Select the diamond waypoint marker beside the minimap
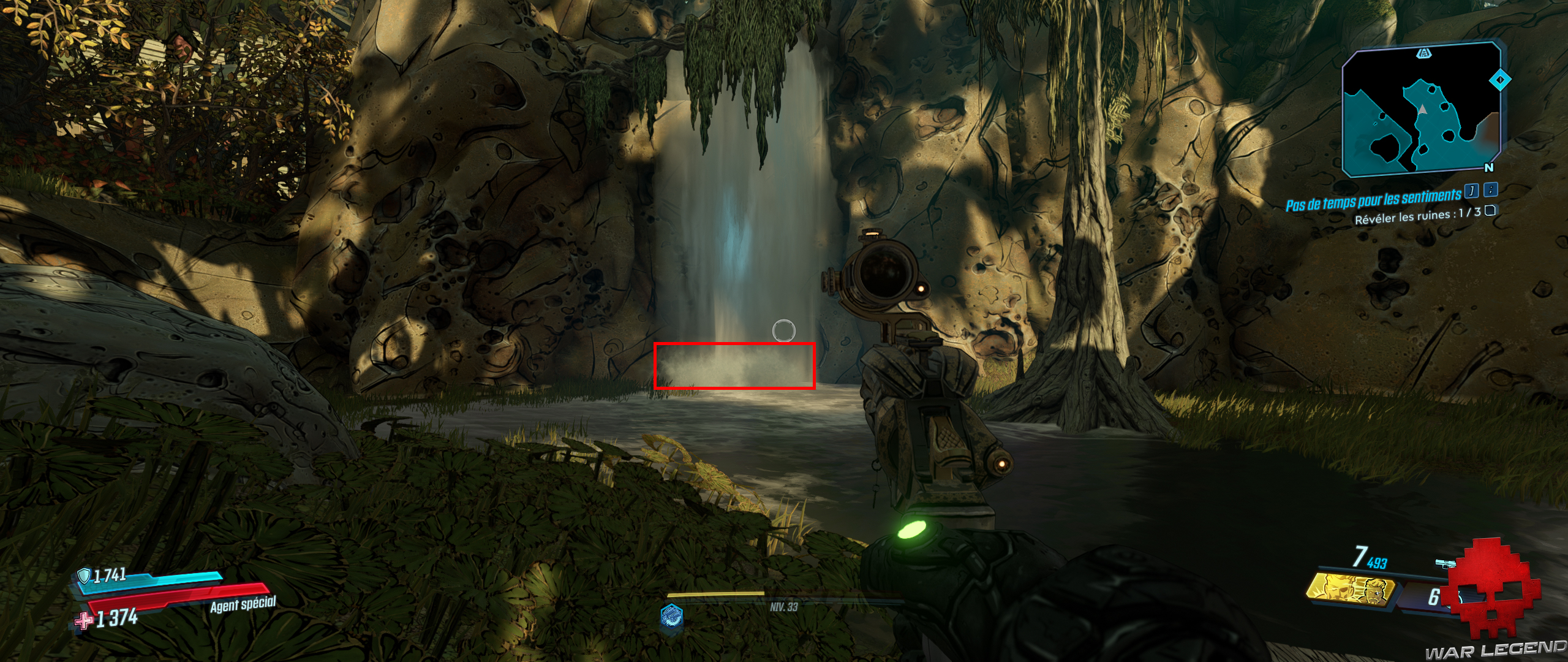 [1501, 80]
